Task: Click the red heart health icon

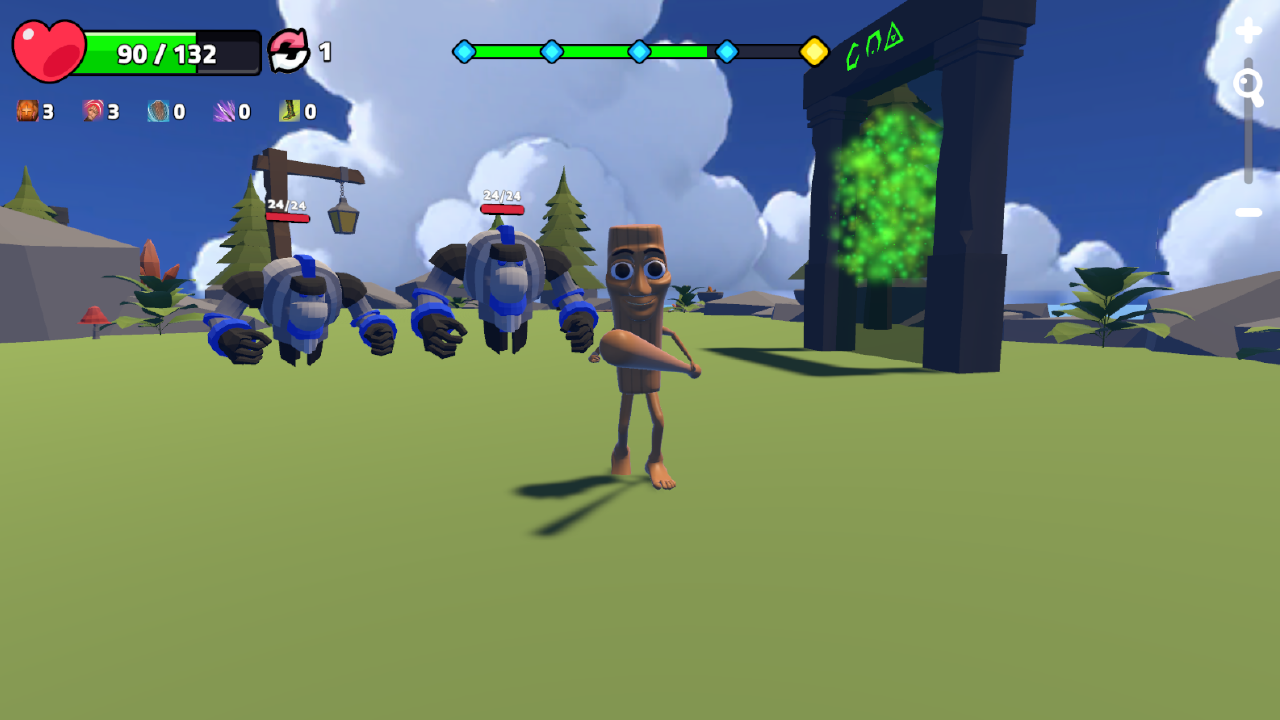Action: pos(47,47)
